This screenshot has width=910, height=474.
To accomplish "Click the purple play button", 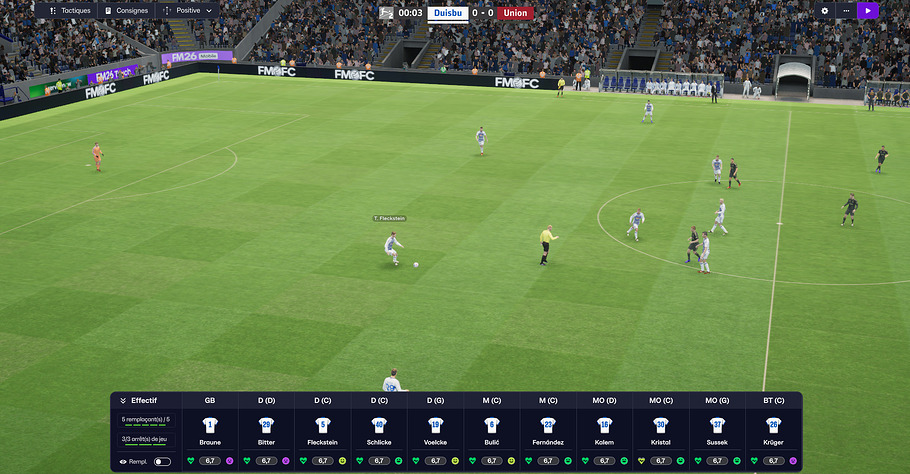I will coord(868,11).
